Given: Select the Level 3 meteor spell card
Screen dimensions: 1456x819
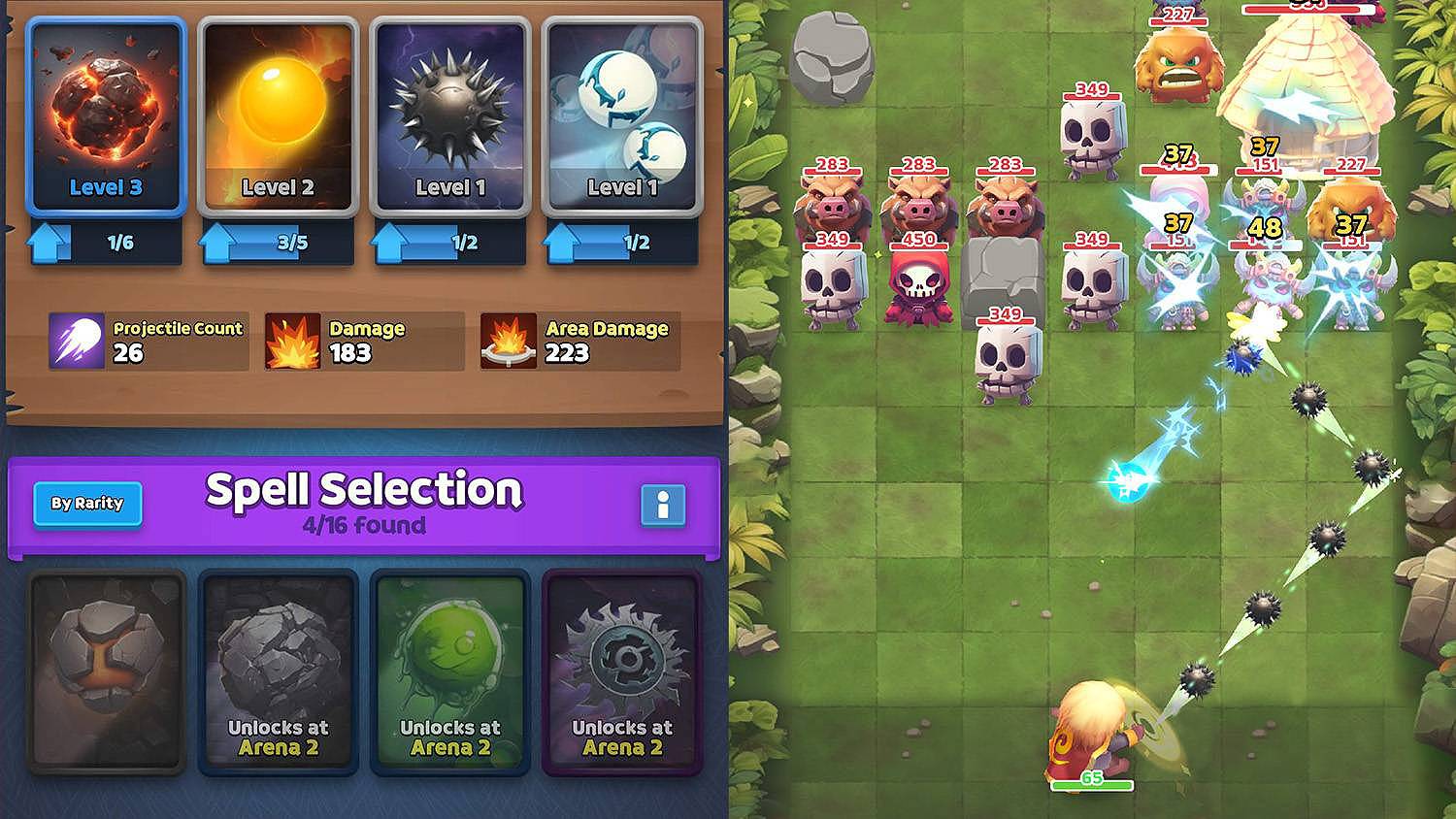Looking at the screenshot, I should tap(105, 116).
